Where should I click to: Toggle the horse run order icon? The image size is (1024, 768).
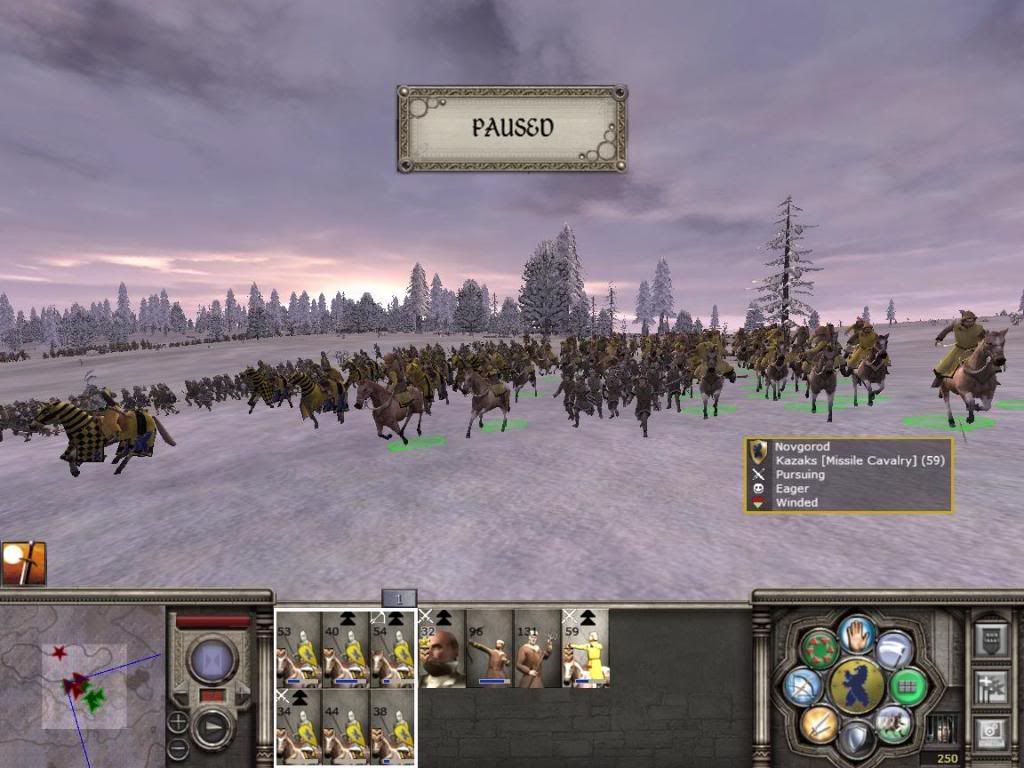click(893, 724)
